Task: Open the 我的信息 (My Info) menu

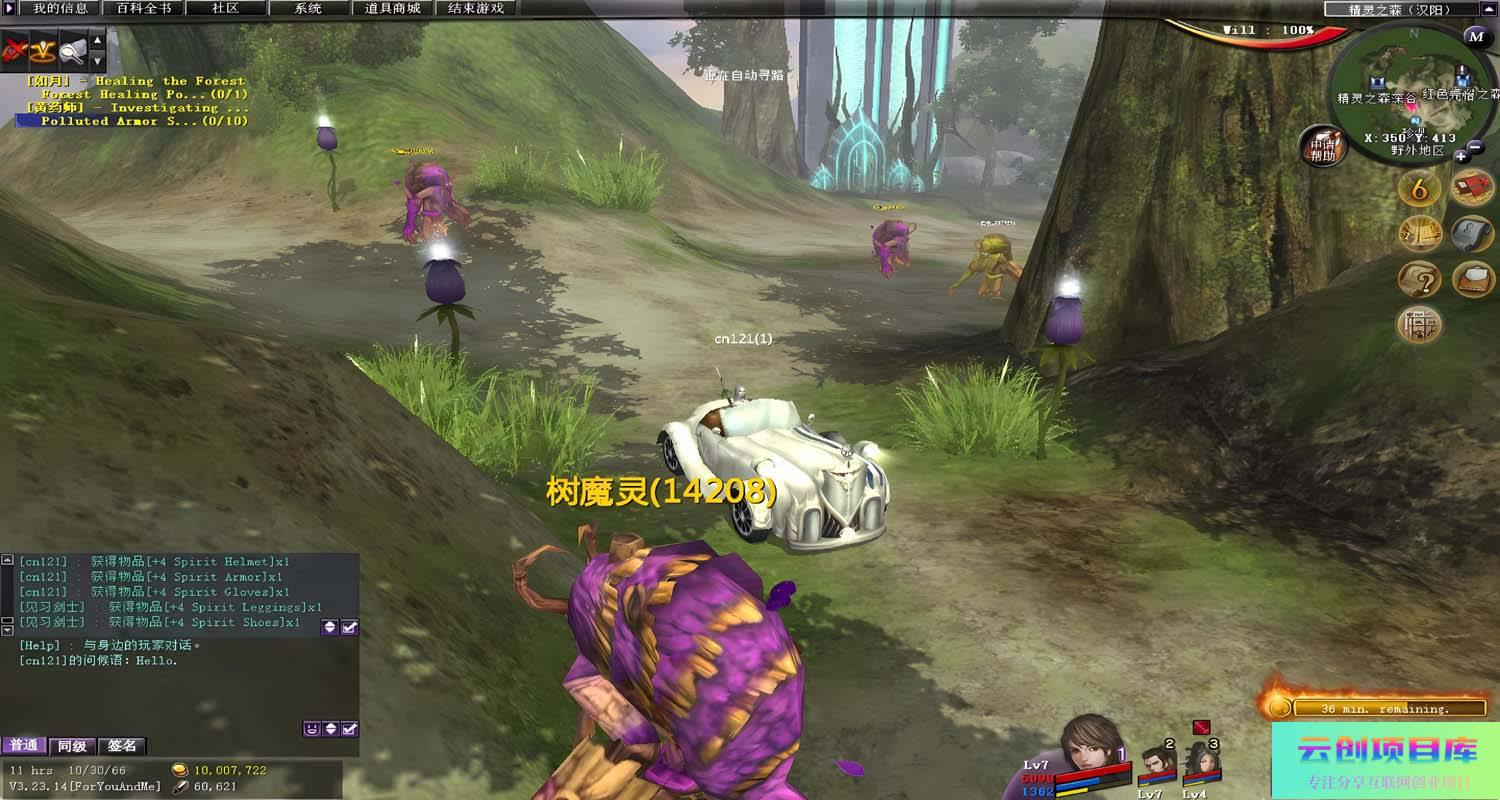Action: (60, 8)
